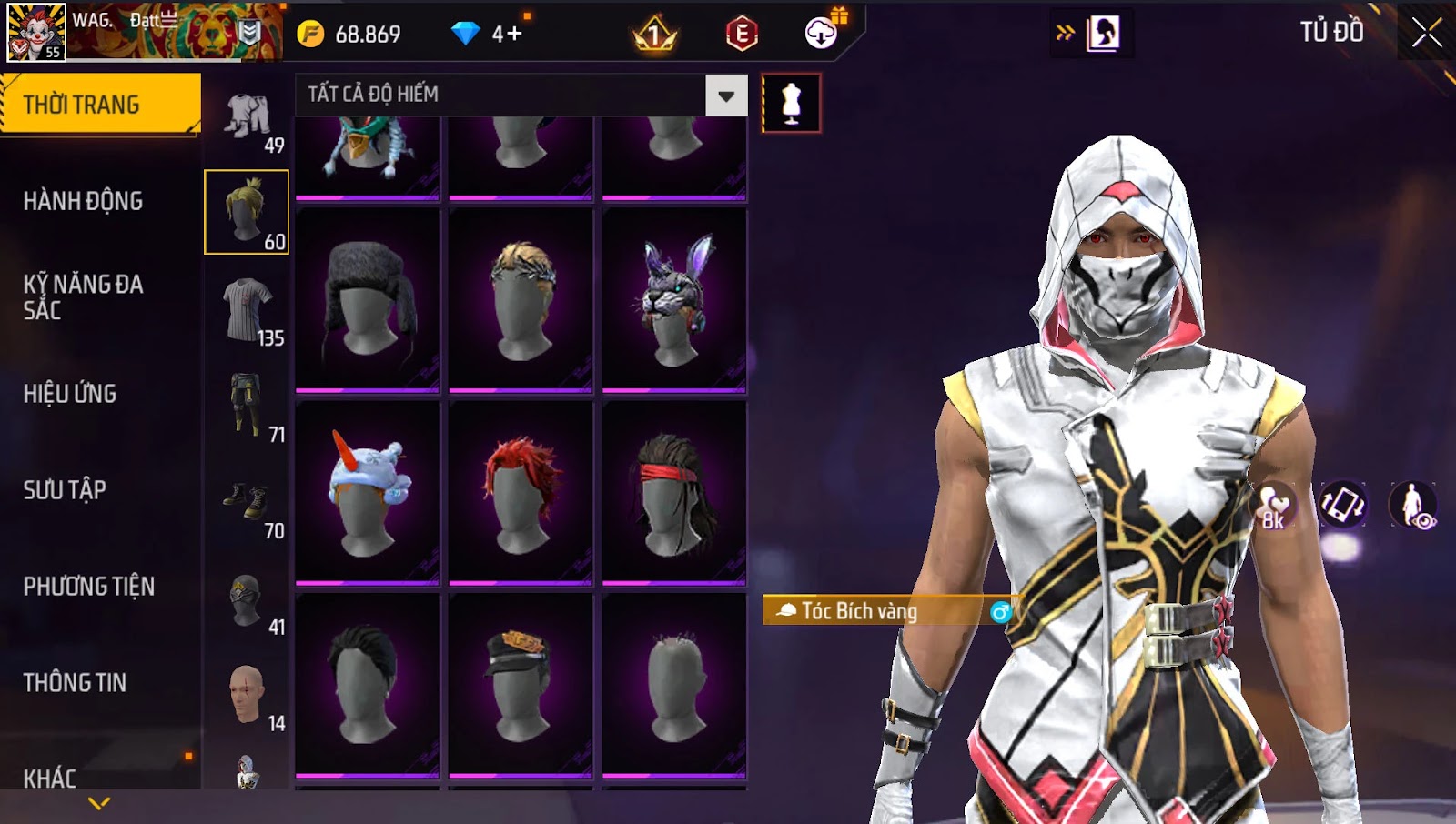Go to the Sưu Tập tab
This screenshot has height=824, width=1456.
tap(65, 490)
